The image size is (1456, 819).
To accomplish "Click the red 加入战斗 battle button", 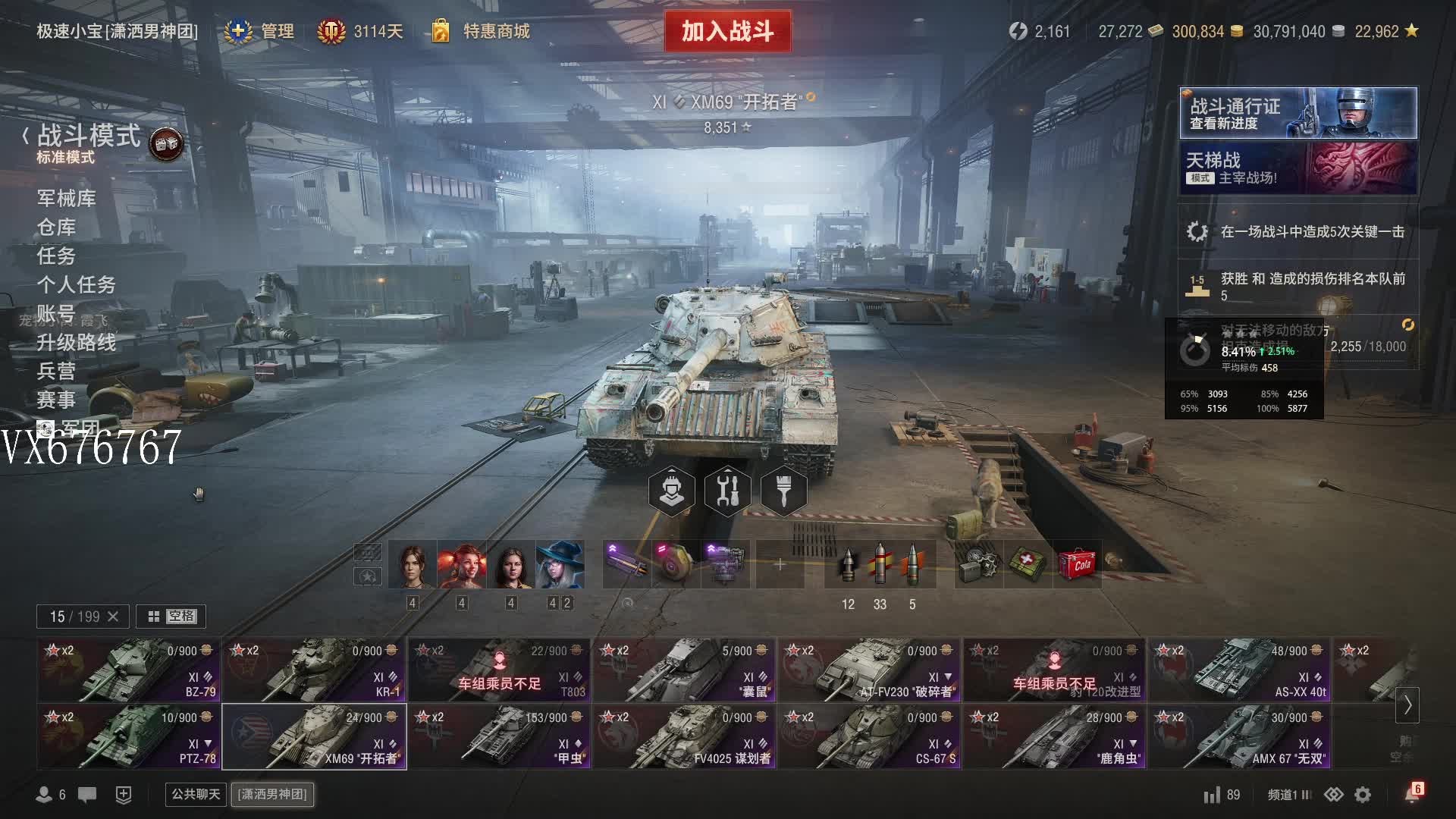I will [x=727, y=31].
